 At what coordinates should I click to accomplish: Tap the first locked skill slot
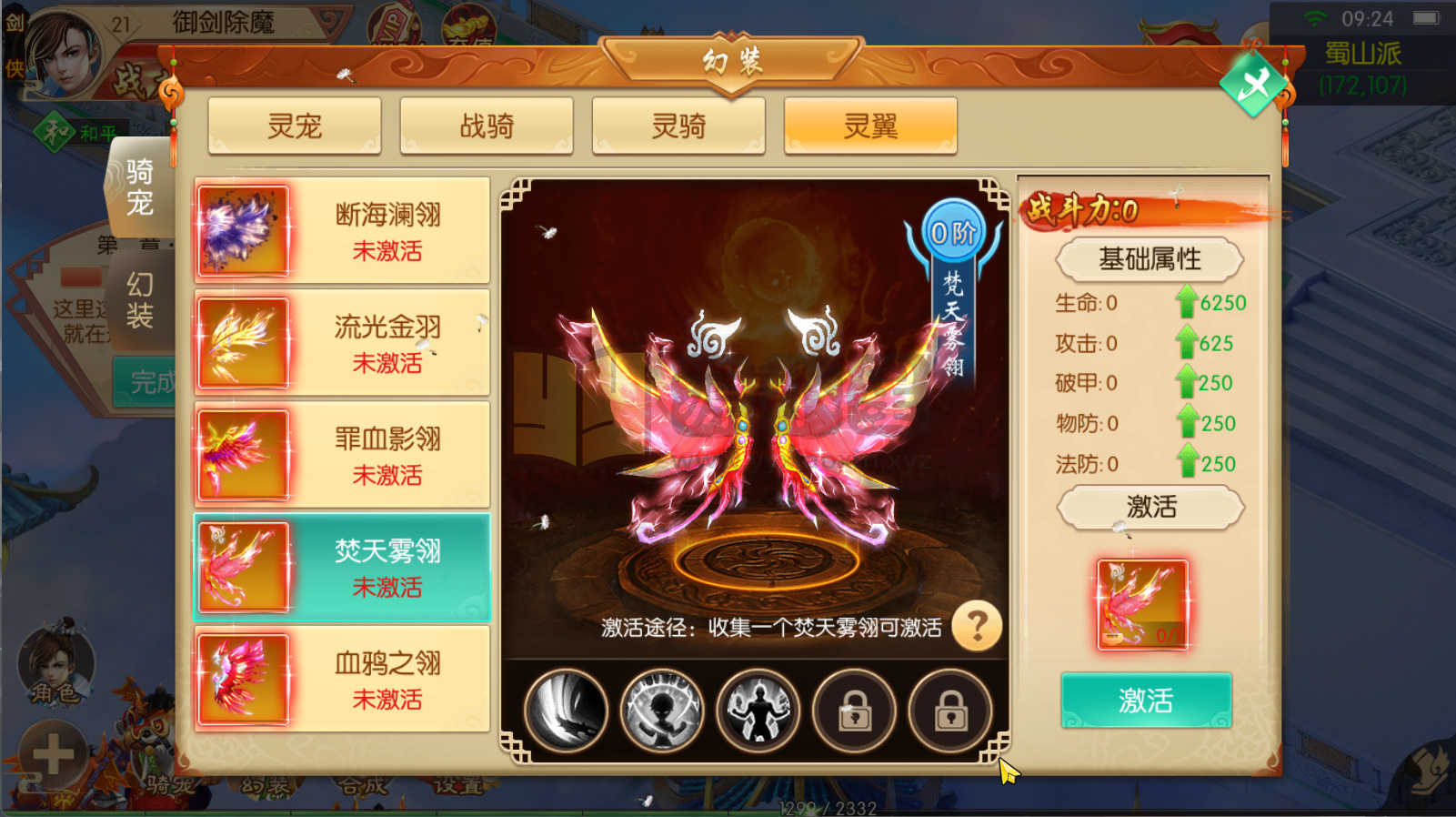pos(853,711)
